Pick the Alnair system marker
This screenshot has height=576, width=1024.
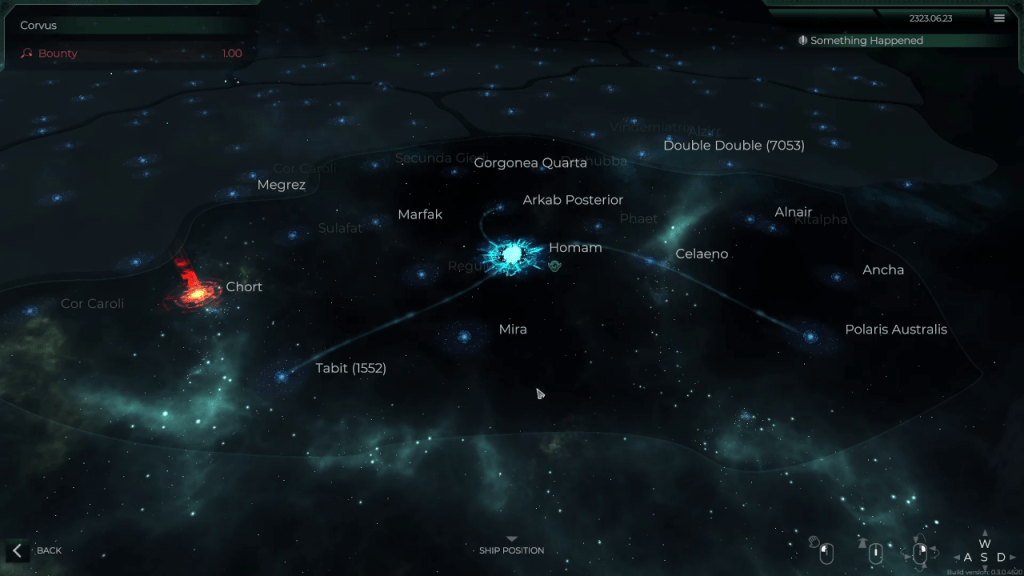coord(793,212)
